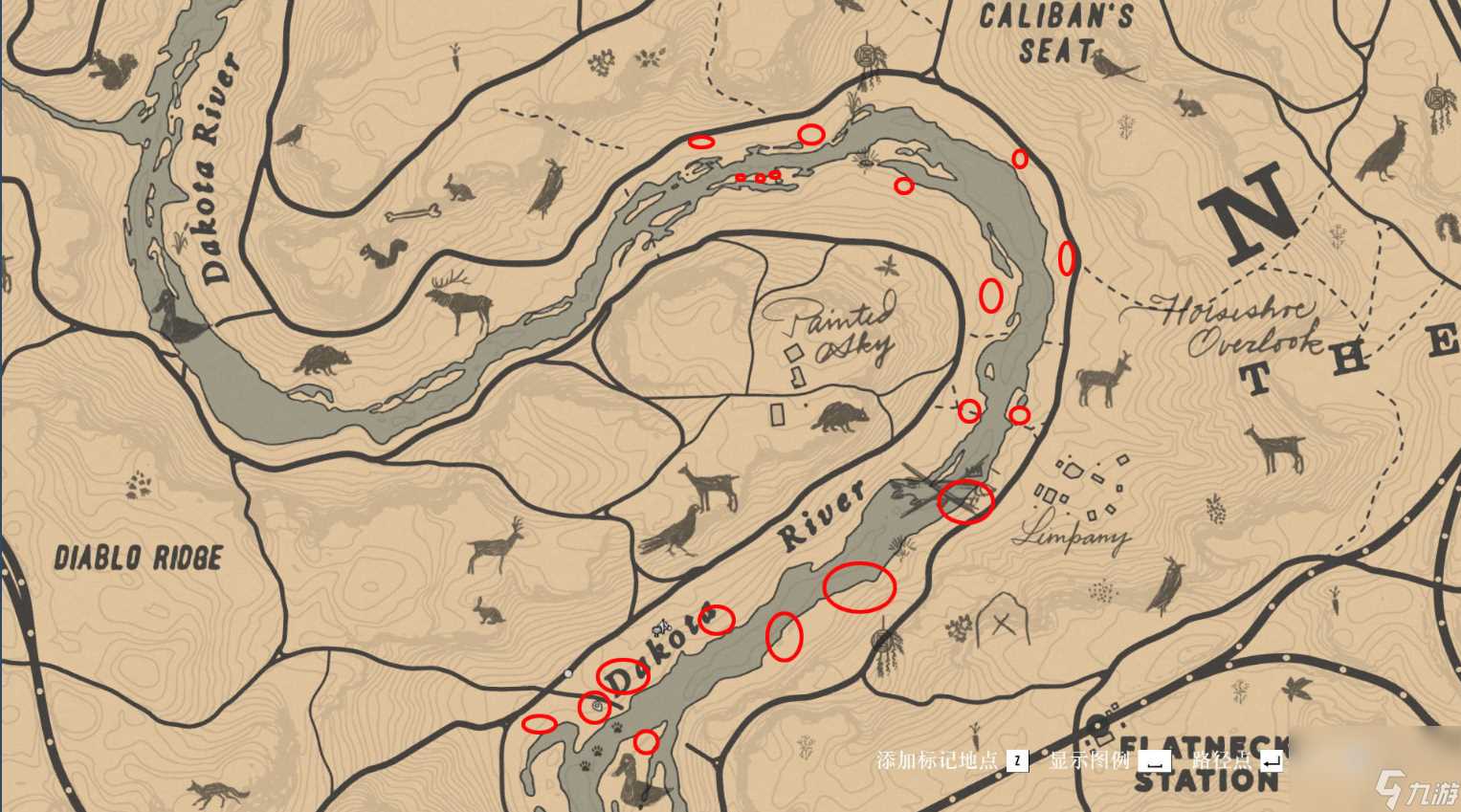Choose the Limpany town label
This screenshot has width=1461, height=812.
click(1071, 537)
